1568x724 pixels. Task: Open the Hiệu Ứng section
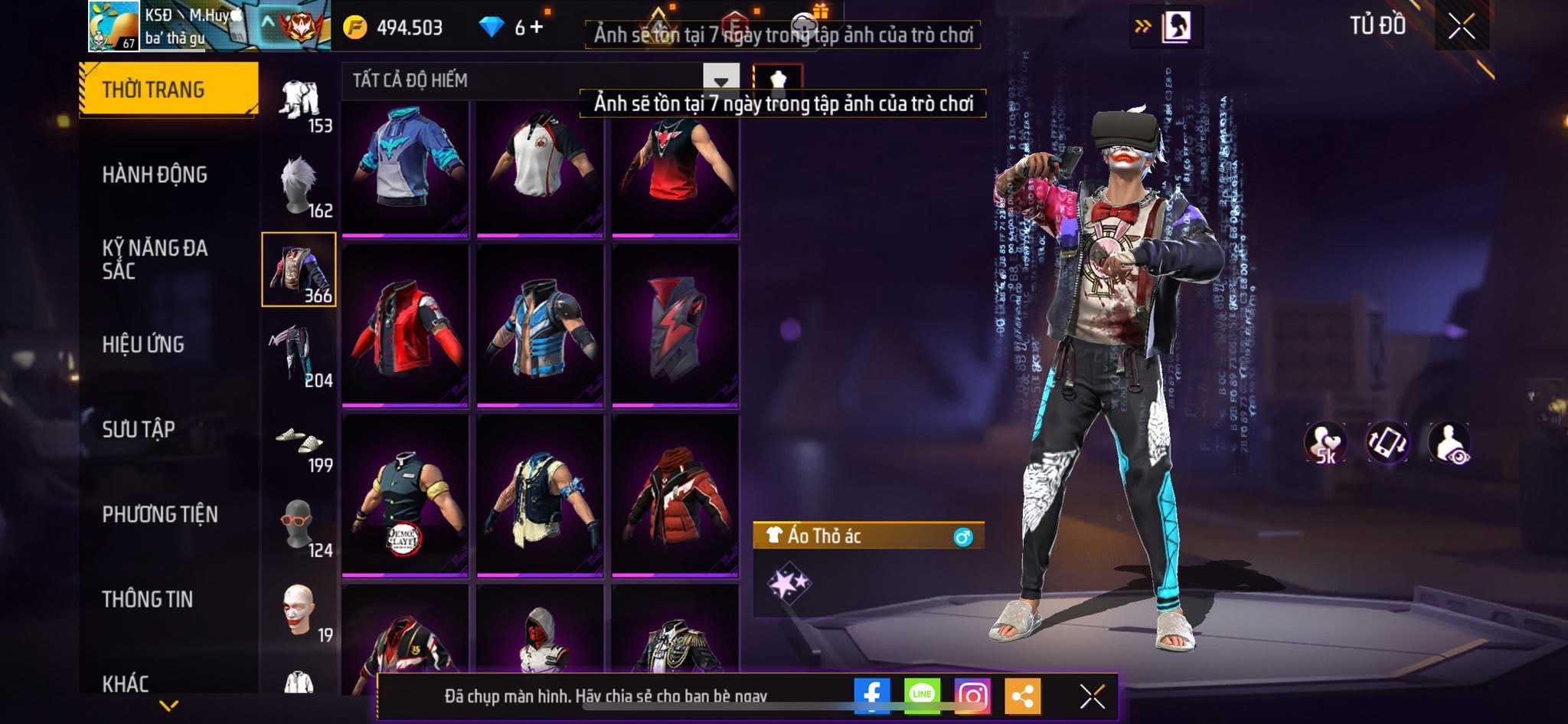[x=143, y=345]
